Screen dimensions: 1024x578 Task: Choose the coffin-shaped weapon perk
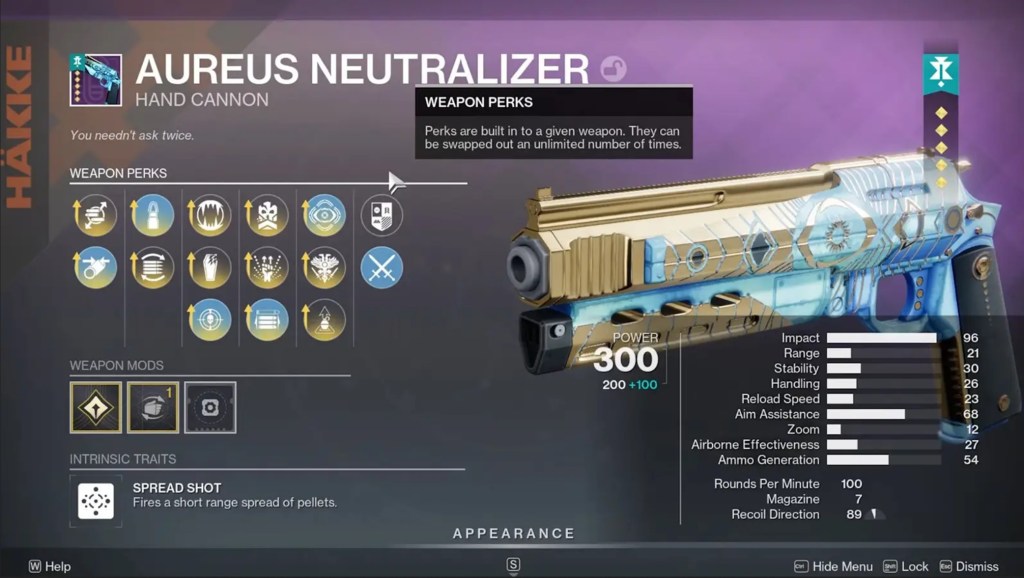(x=210, y=268)
